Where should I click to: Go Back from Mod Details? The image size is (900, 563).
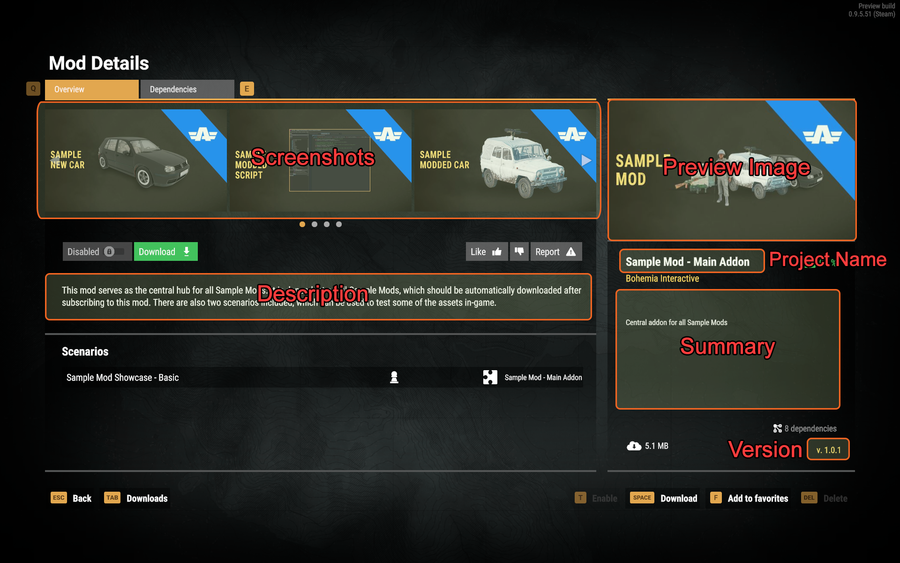click(71, 498)
